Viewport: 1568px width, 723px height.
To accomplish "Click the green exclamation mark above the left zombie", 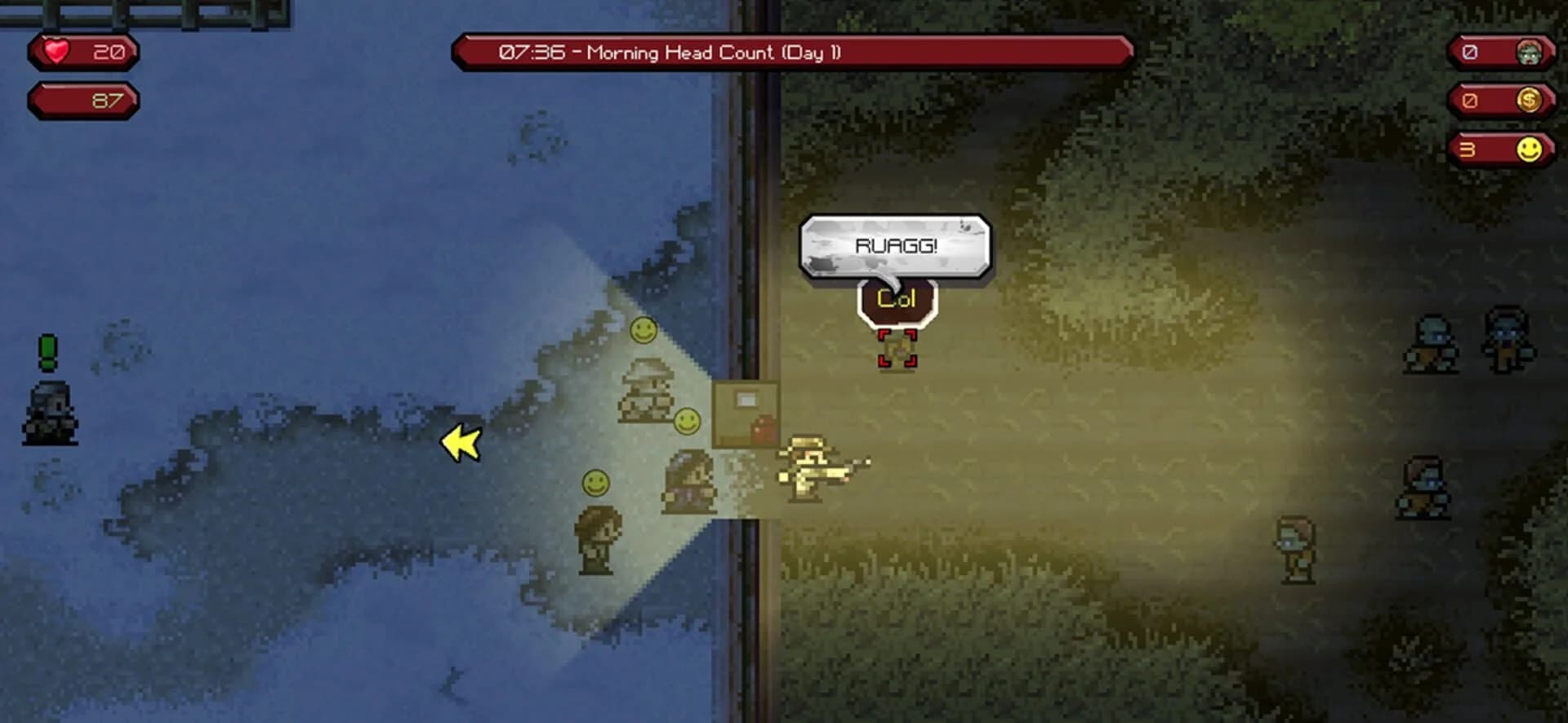I will pos(48,353).
